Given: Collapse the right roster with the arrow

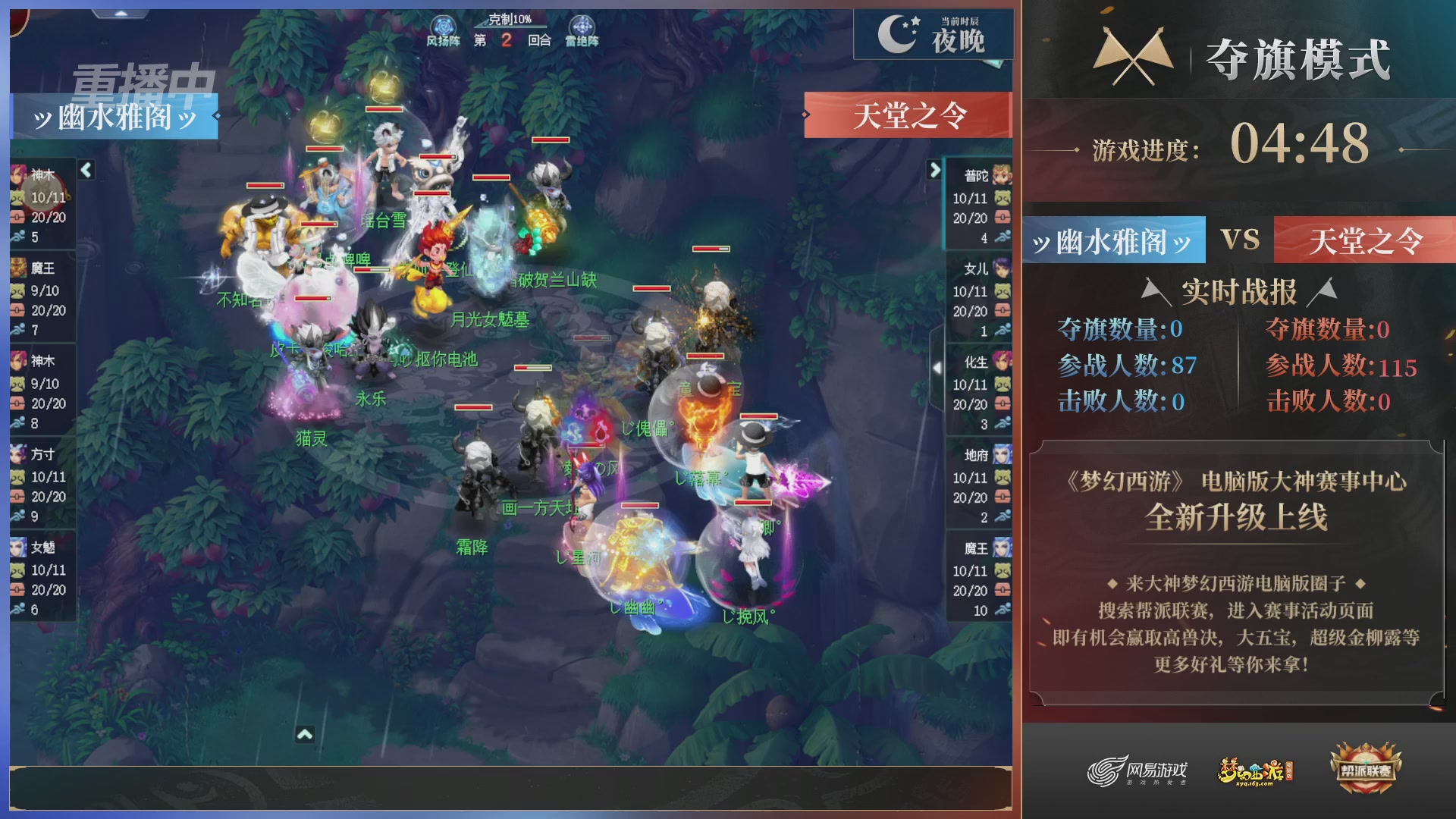Looking at the screenshot, I should [x=934, y=171].
